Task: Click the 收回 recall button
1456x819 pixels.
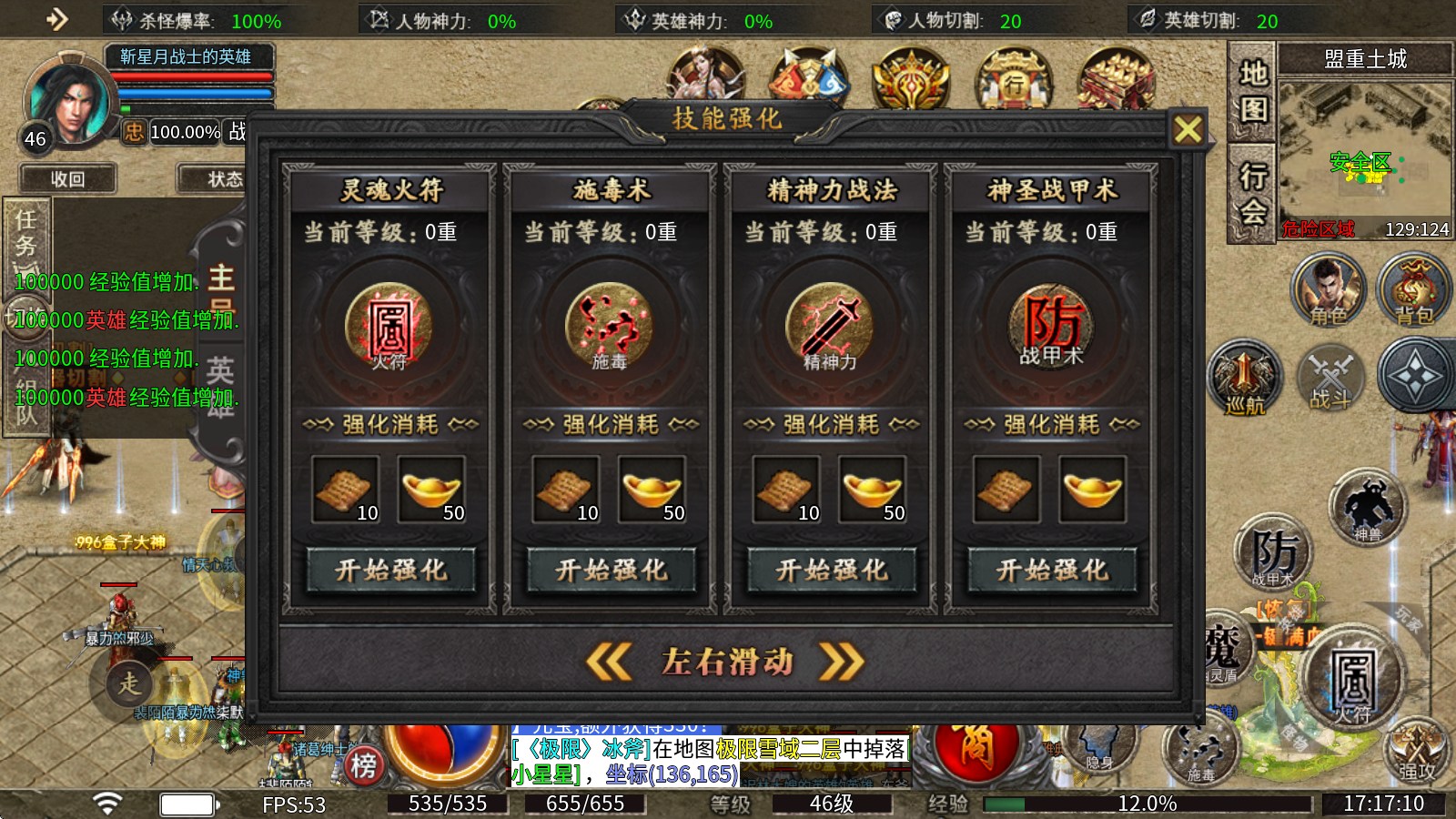Action: coord(67,178)
